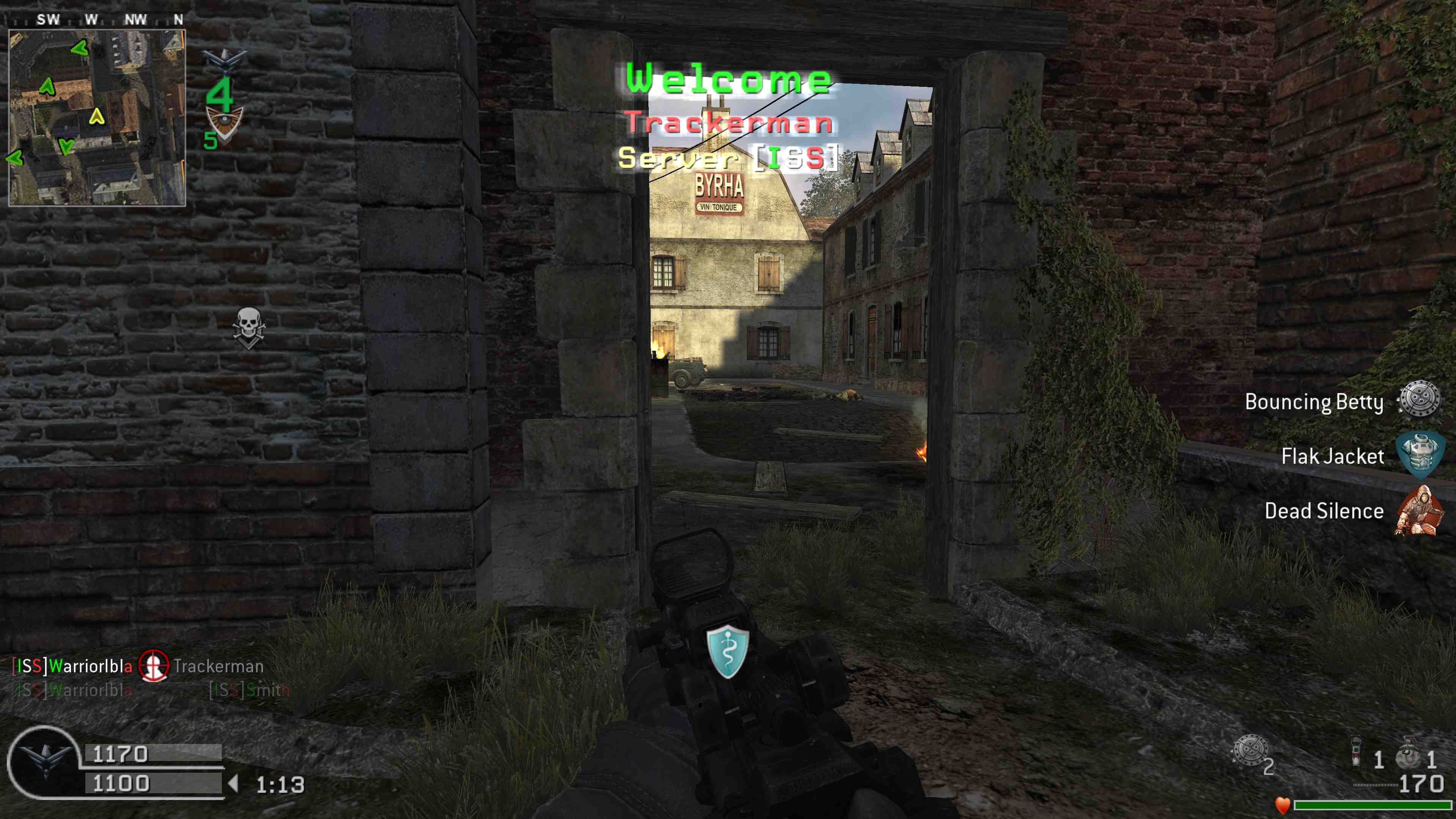
Task: Click the teal medic shield icon
Action: click(x=728, y=651)
